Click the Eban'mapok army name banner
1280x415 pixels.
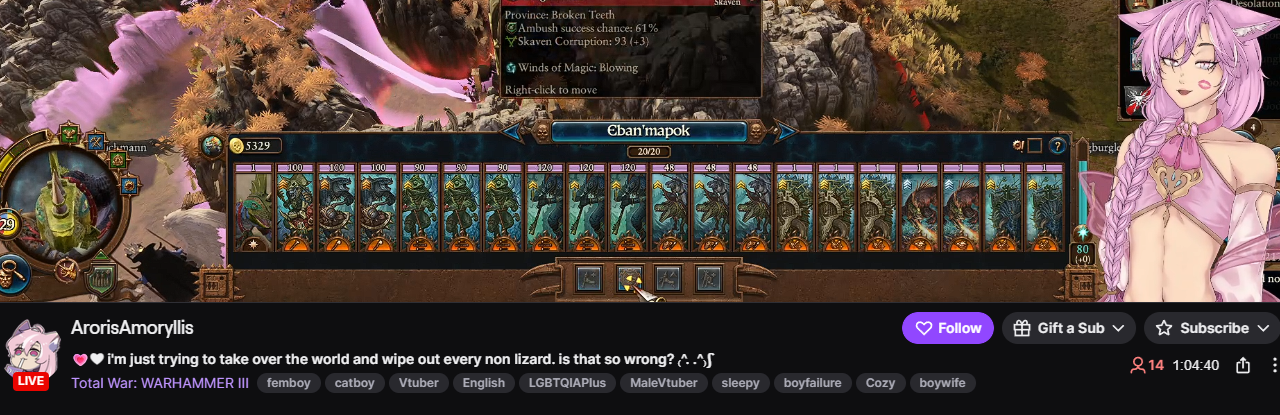pyautogui.click(x=649, y=131)
